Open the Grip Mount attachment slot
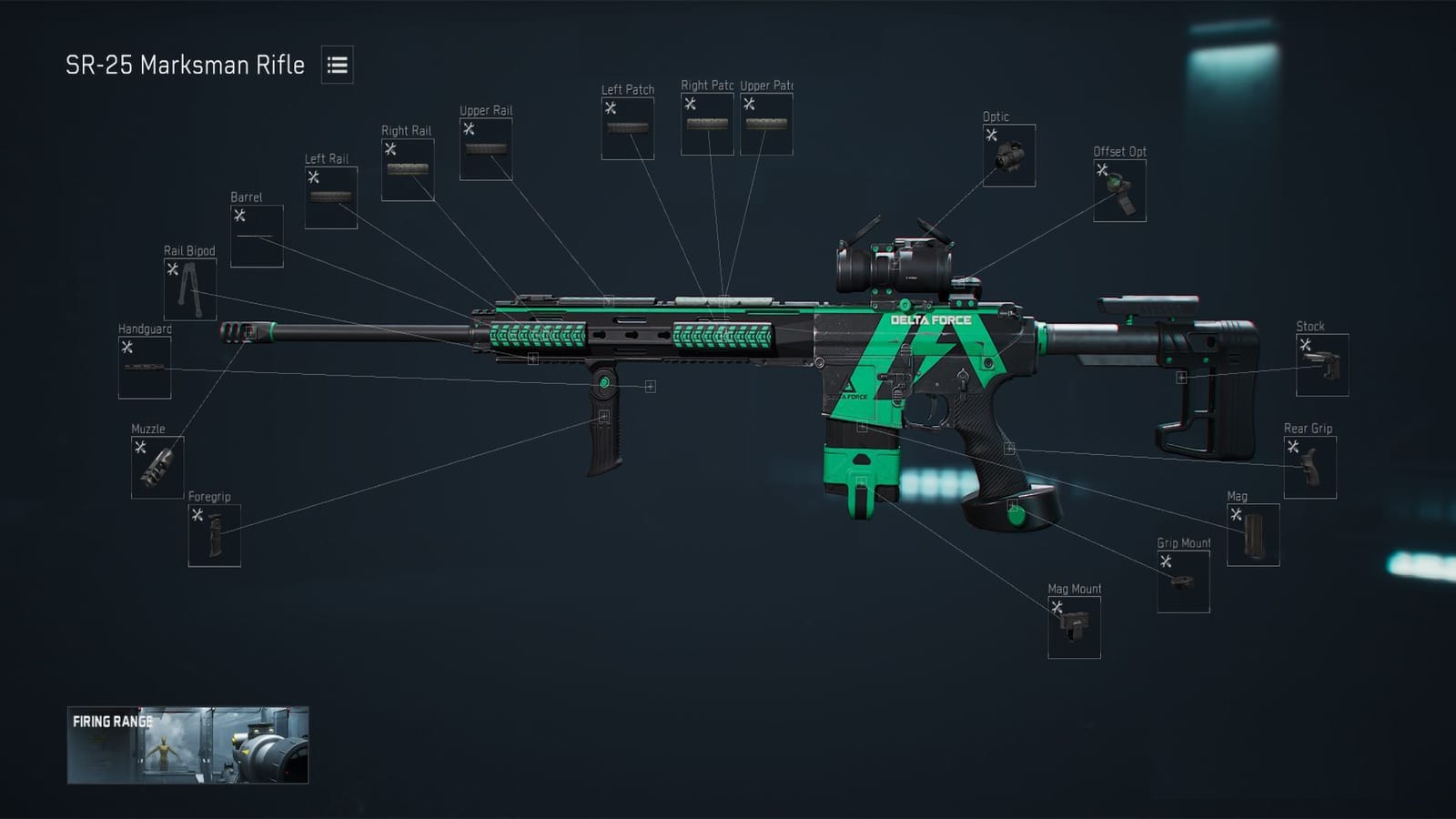 click(x=1183, y=580)
